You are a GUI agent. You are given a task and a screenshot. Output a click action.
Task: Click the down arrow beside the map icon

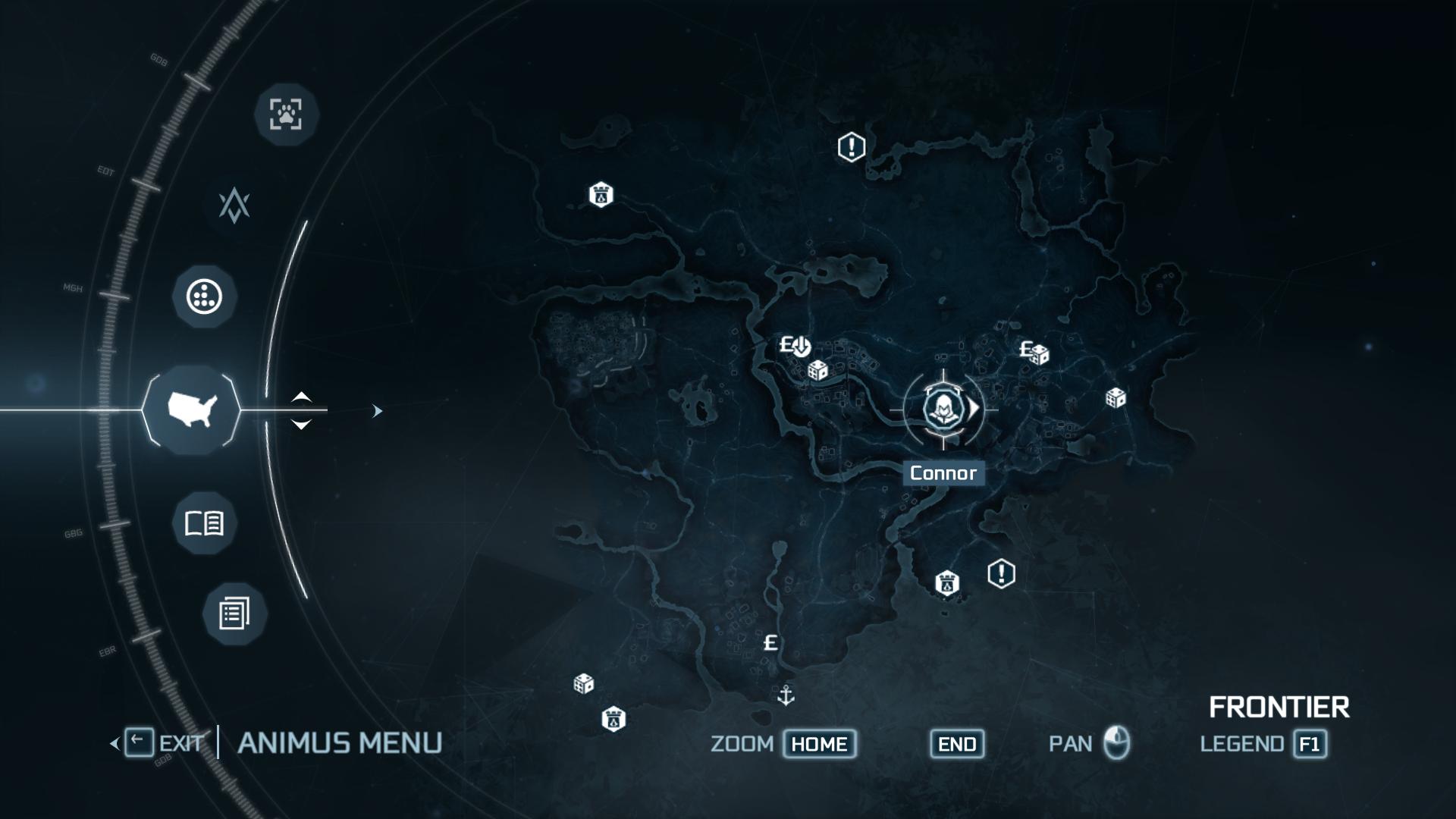[301, 425]
